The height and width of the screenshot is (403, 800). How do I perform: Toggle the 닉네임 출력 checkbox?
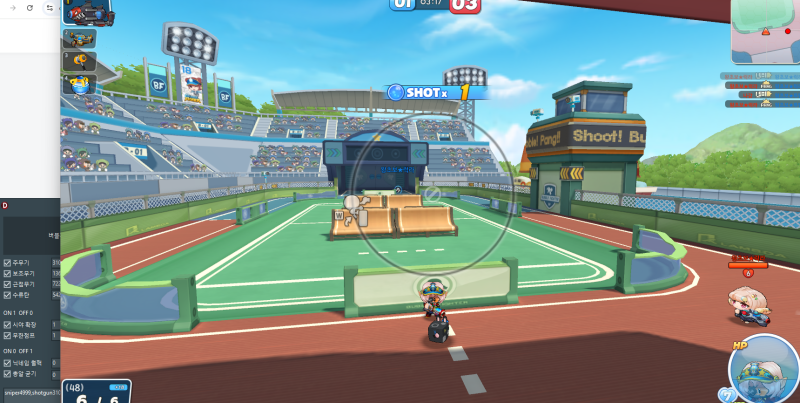(x=7, y=363)
